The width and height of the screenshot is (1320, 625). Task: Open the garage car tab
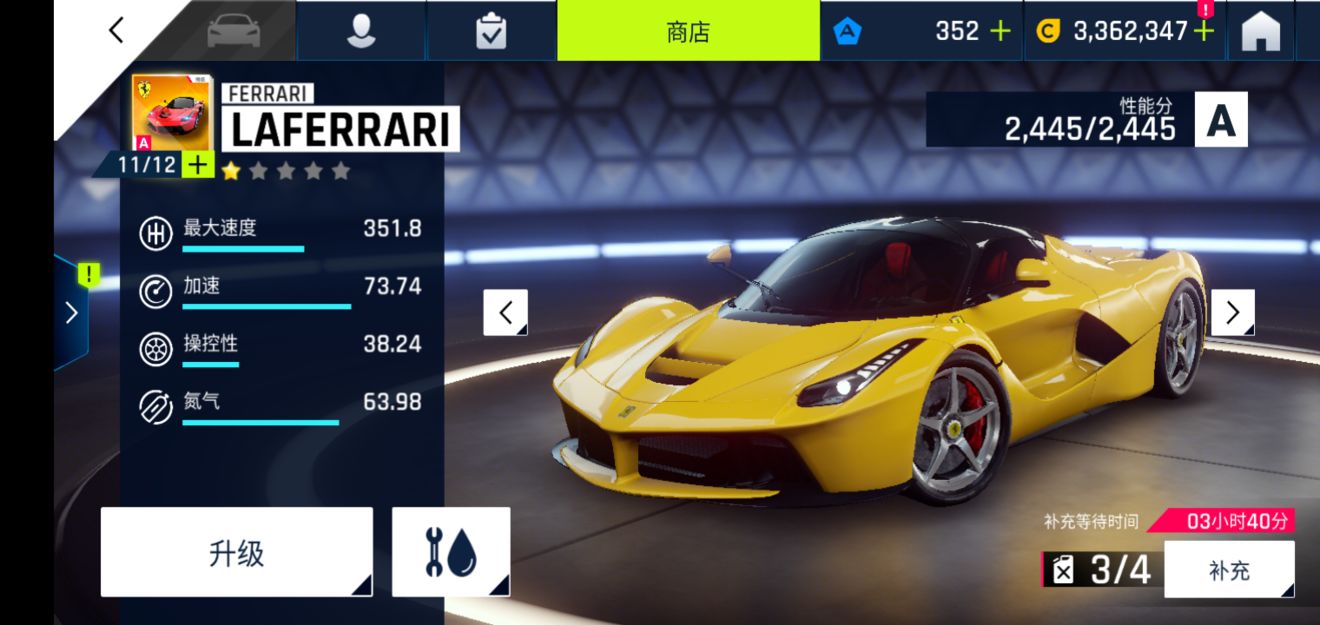[234, 31]
